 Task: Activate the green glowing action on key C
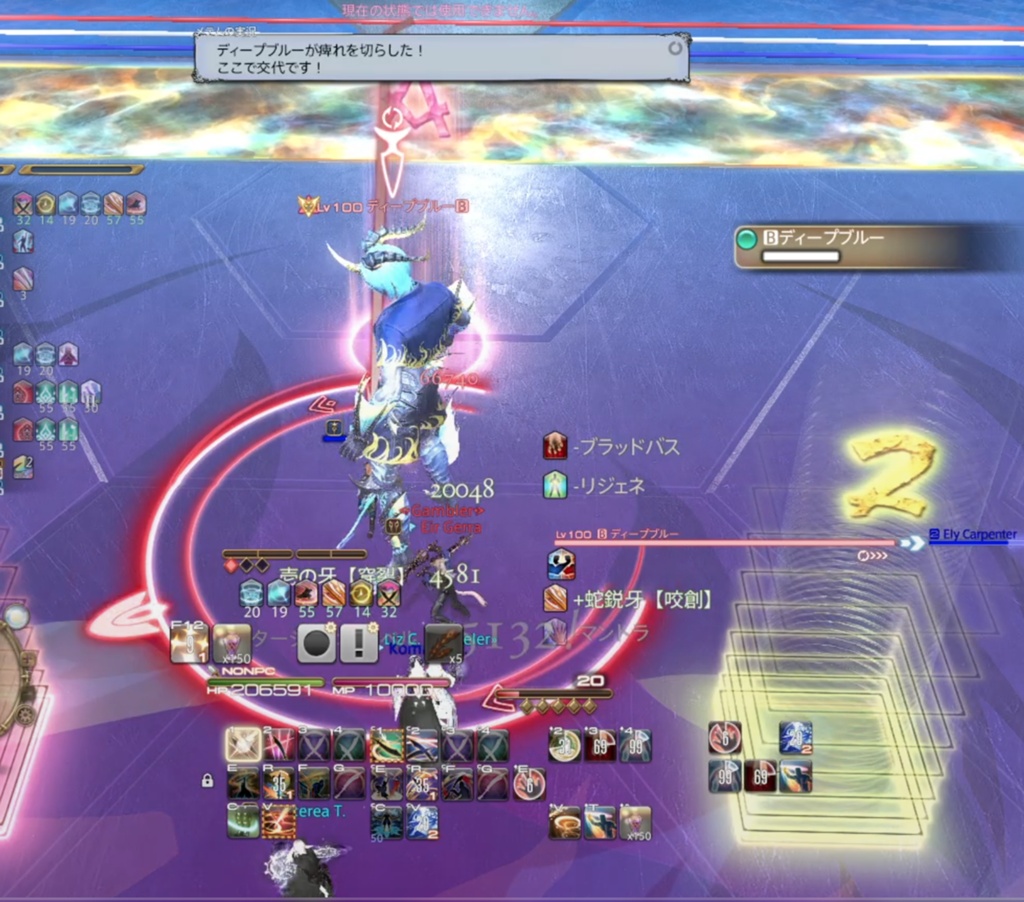(x=243, y=821)
